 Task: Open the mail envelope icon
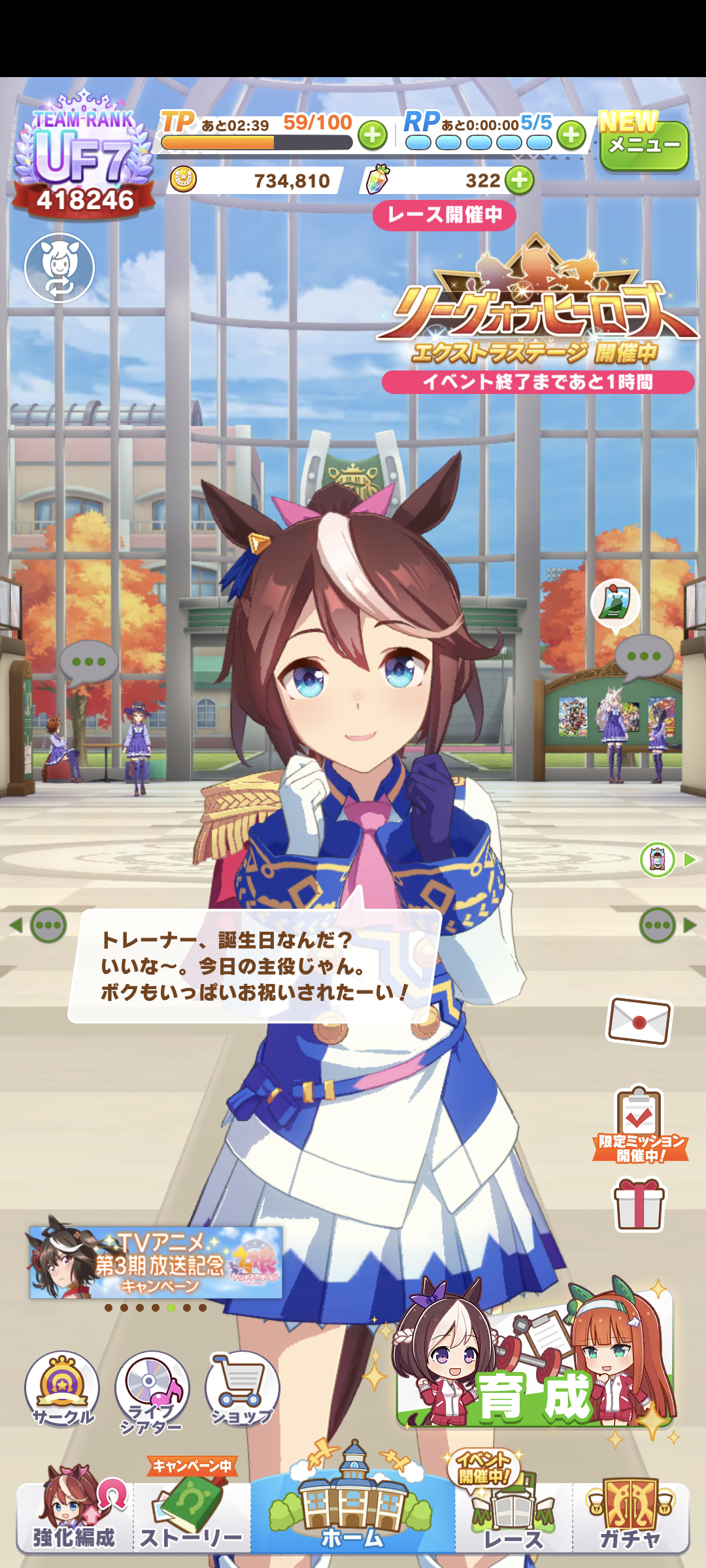click(639, 1021)
